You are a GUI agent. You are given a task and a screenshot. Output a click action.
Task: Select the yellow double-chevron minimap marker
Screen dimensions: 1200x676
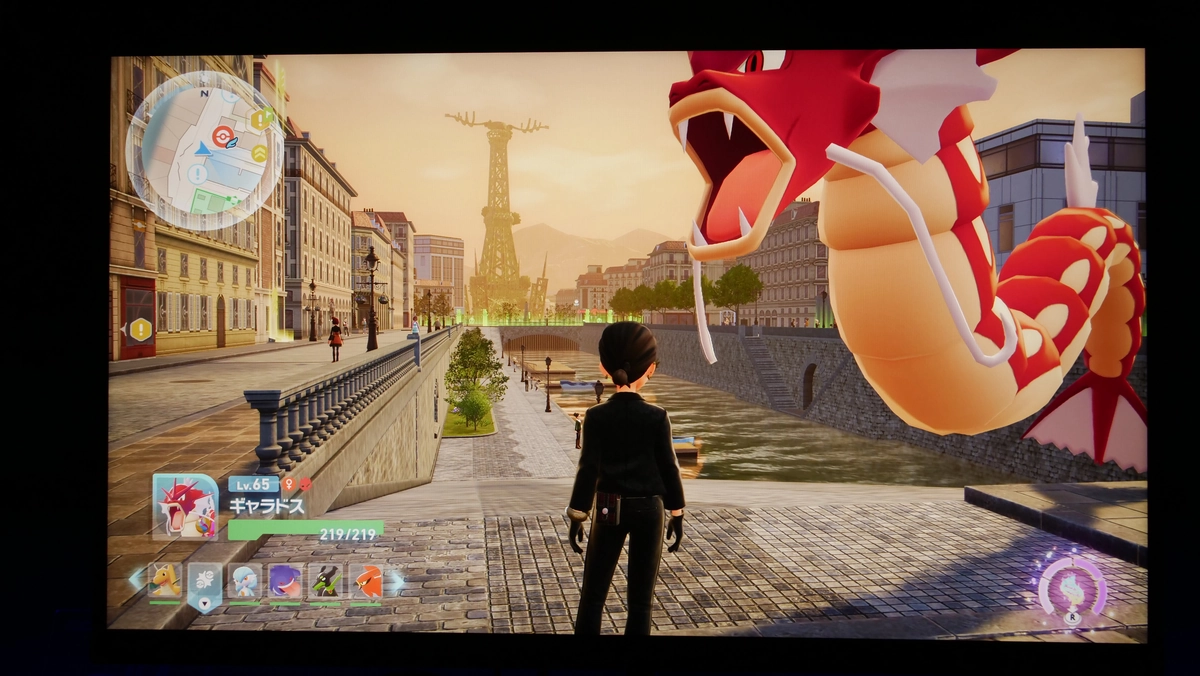pyautogui.click(x=259, y=153)
